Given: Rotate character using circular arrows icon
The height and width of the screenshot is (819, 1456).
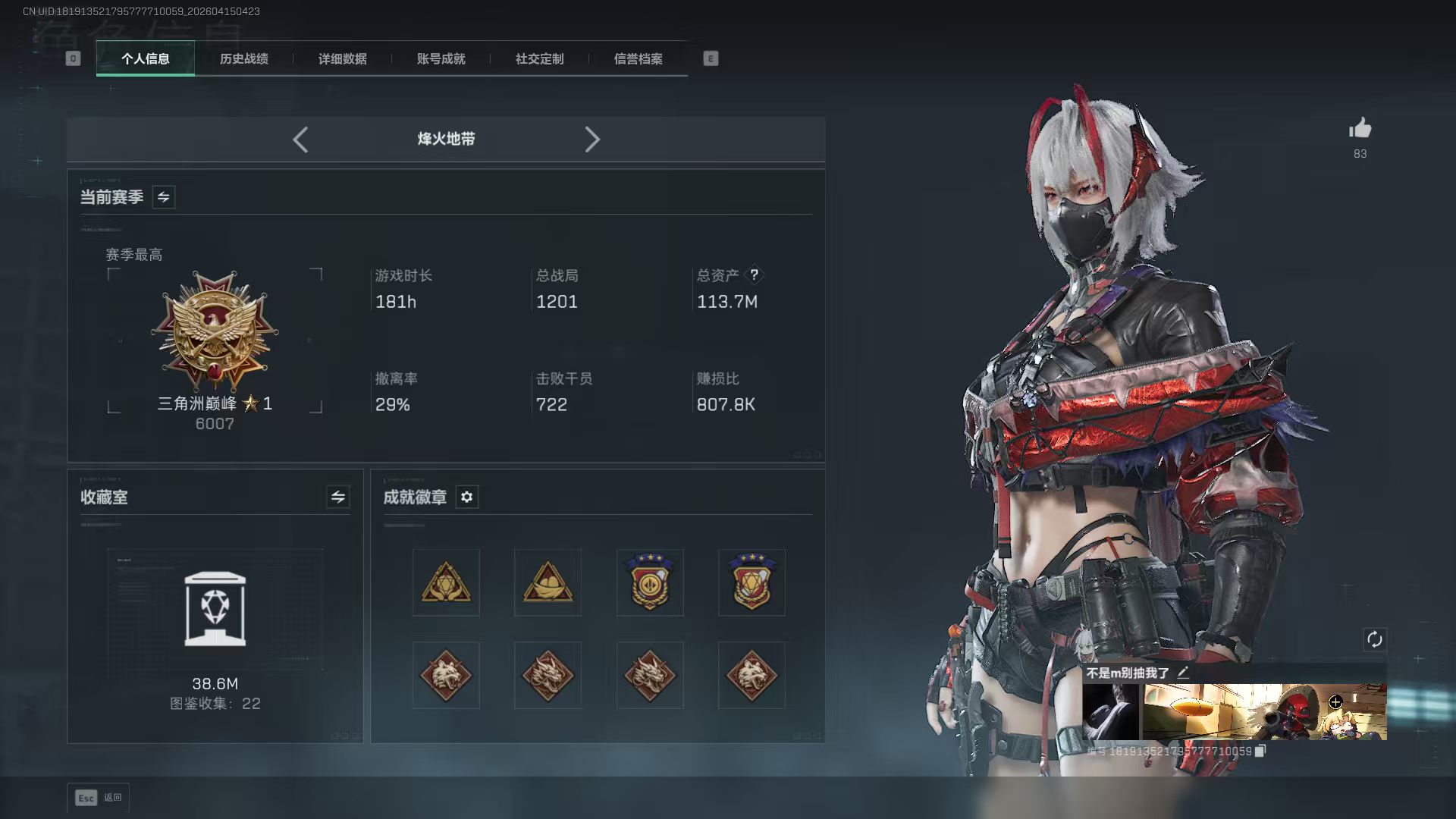Looking at the screenshot, I should click(x=1376, y=640).
